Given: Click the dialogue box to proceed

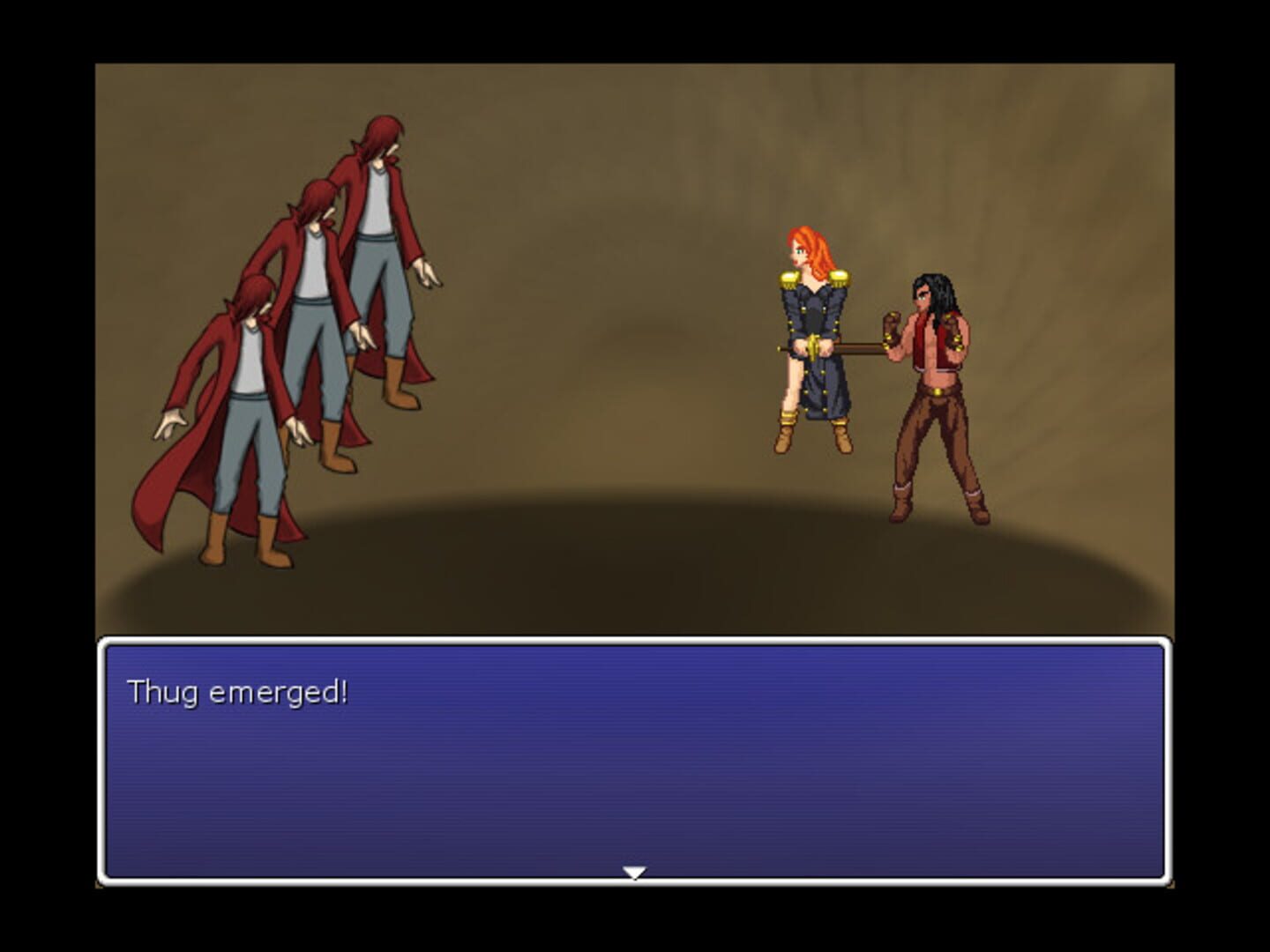Looking at the screenshot, I should click(635, 767).
